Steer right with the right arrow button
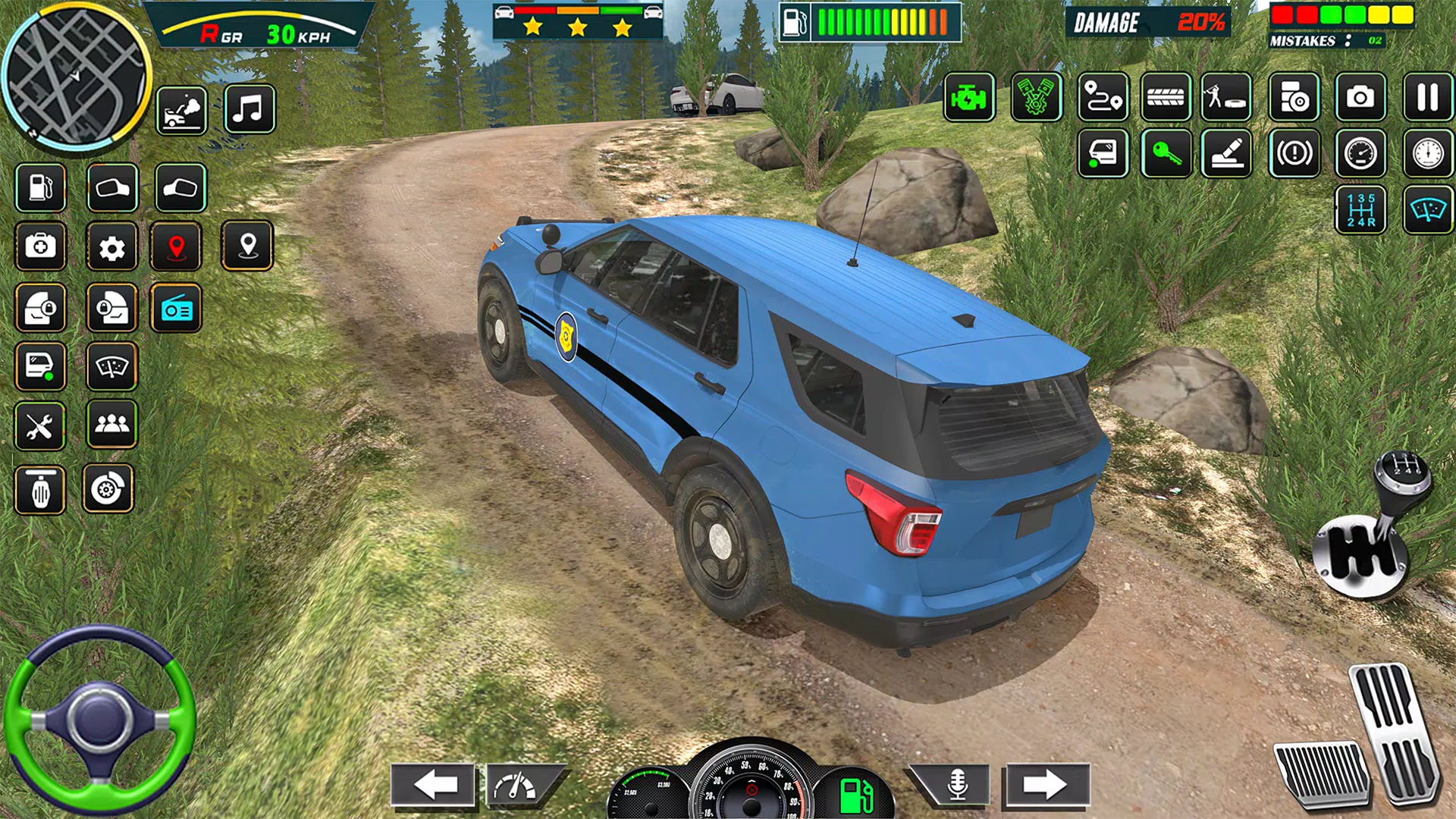The image size is (1456, 819). point(1046,785)
